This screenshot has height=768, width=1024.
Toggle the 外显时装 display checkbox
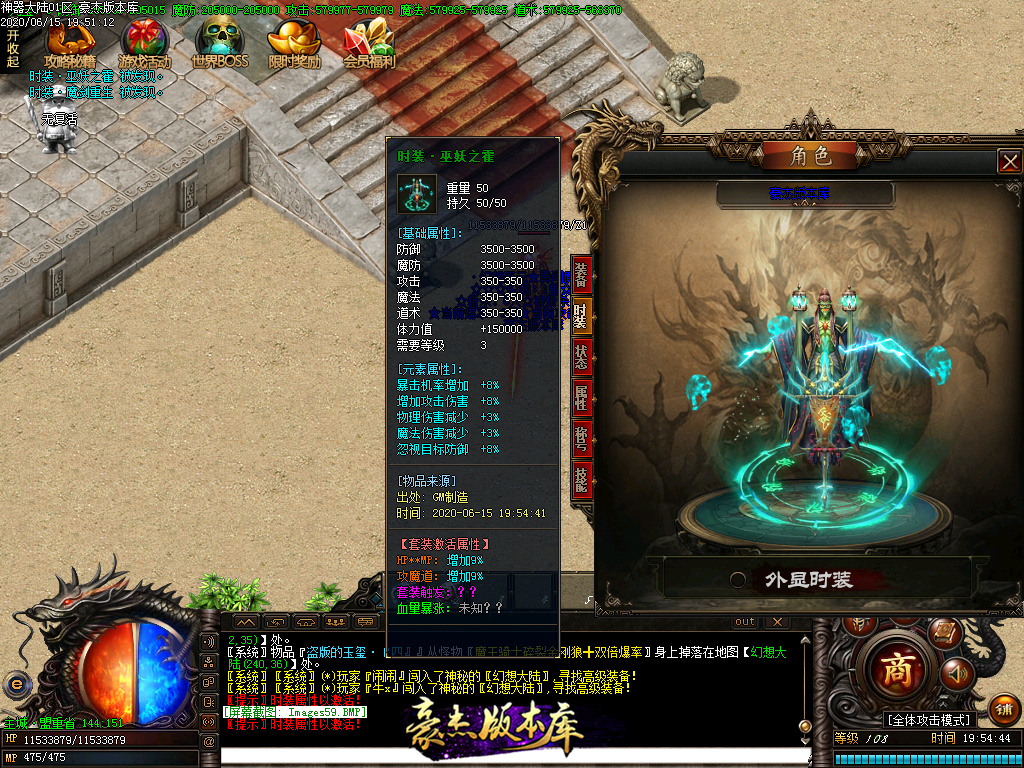coord(738,579)
